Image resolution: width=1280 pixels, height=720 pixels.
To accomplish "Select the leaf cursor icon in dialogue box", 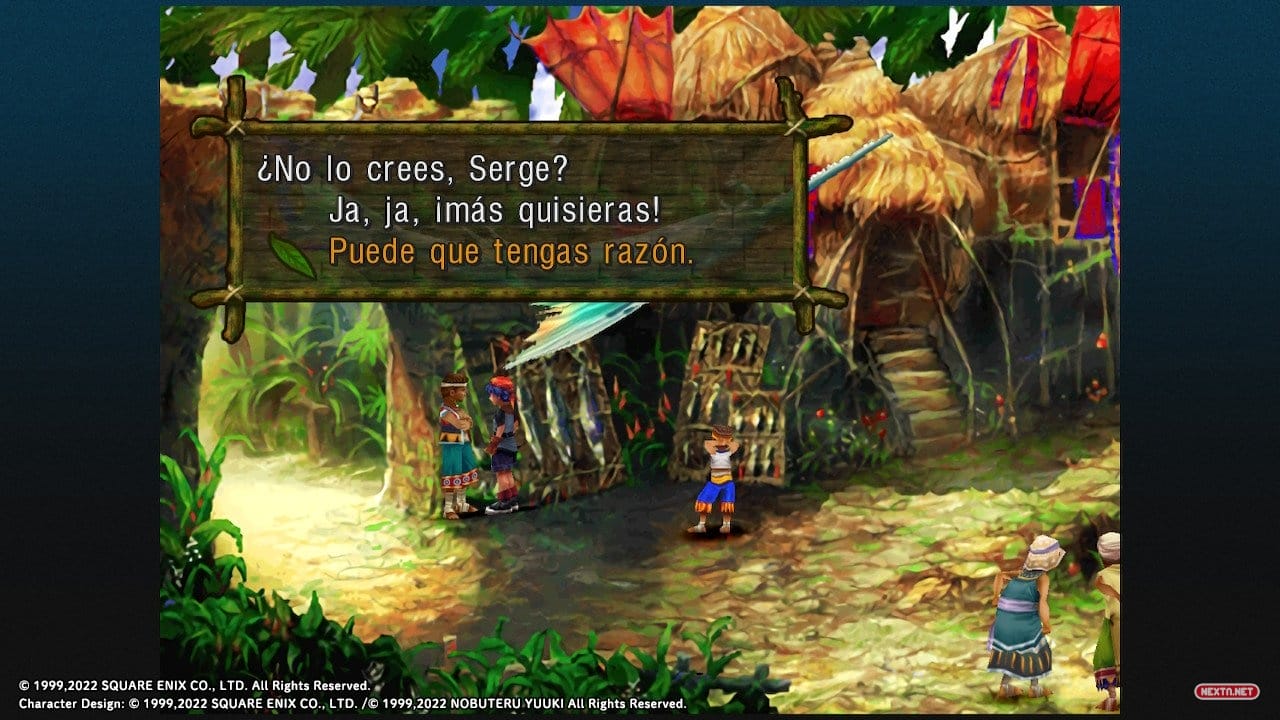I will 292,255.
